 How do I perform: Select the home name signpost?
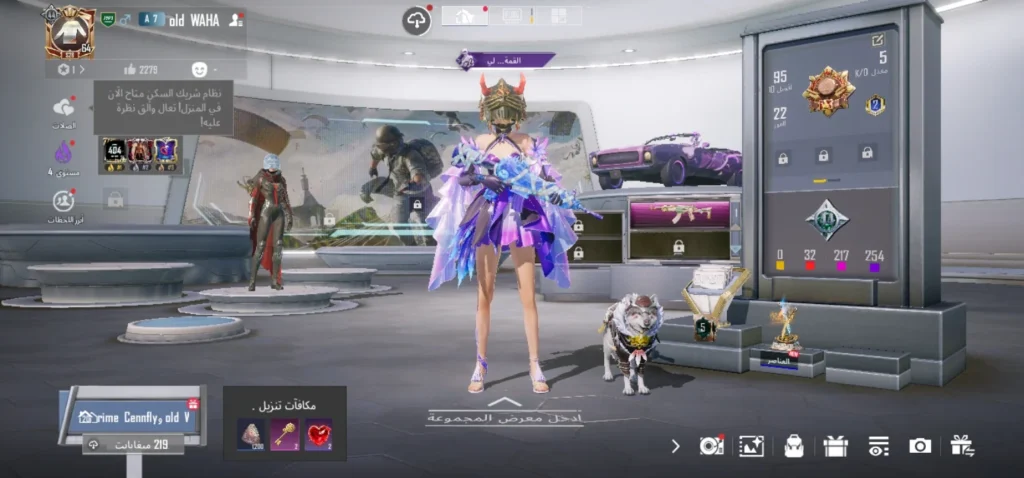[x=131, y=416]
